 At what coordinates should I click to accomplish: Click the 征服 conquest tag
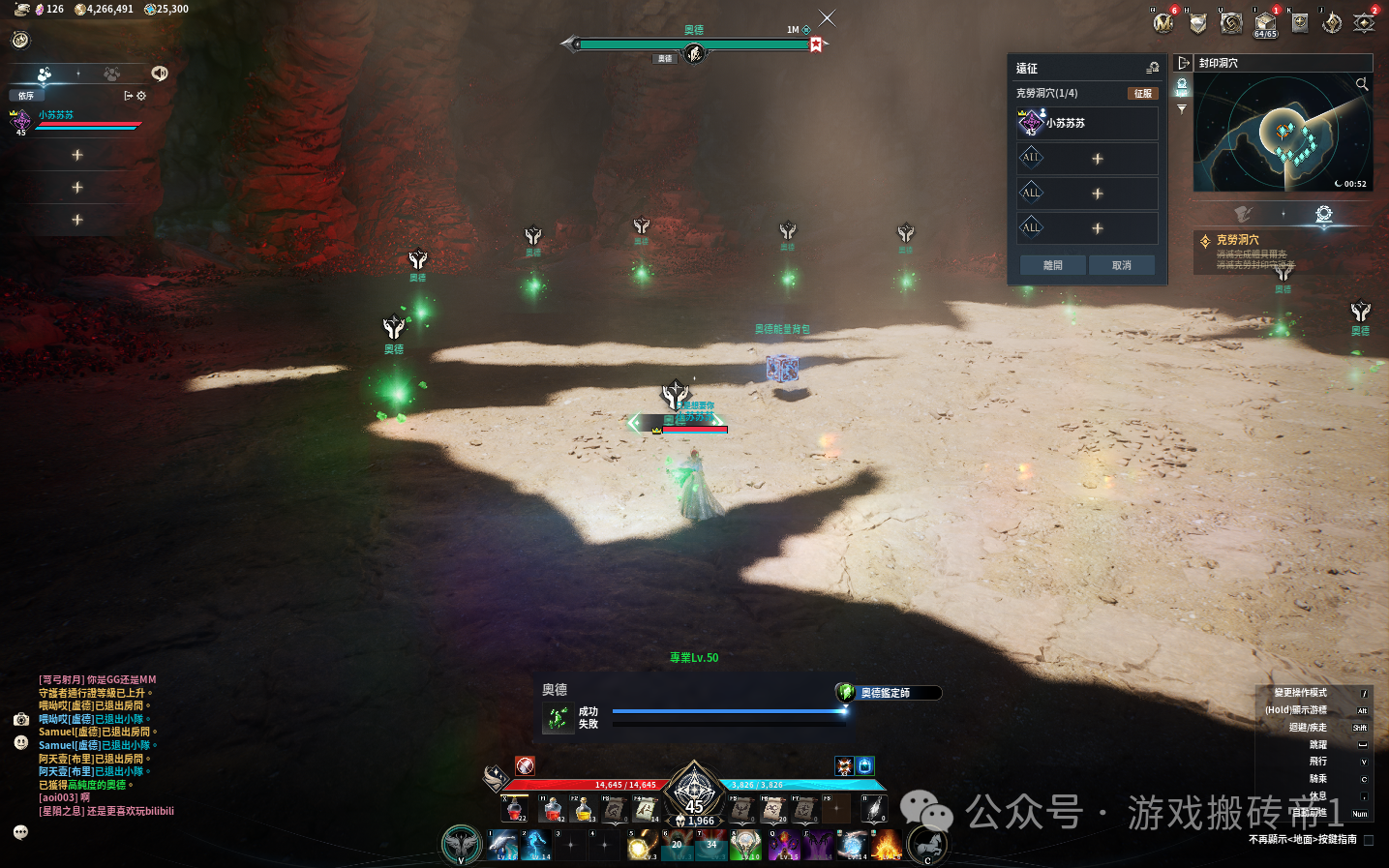coord(1143,94)
